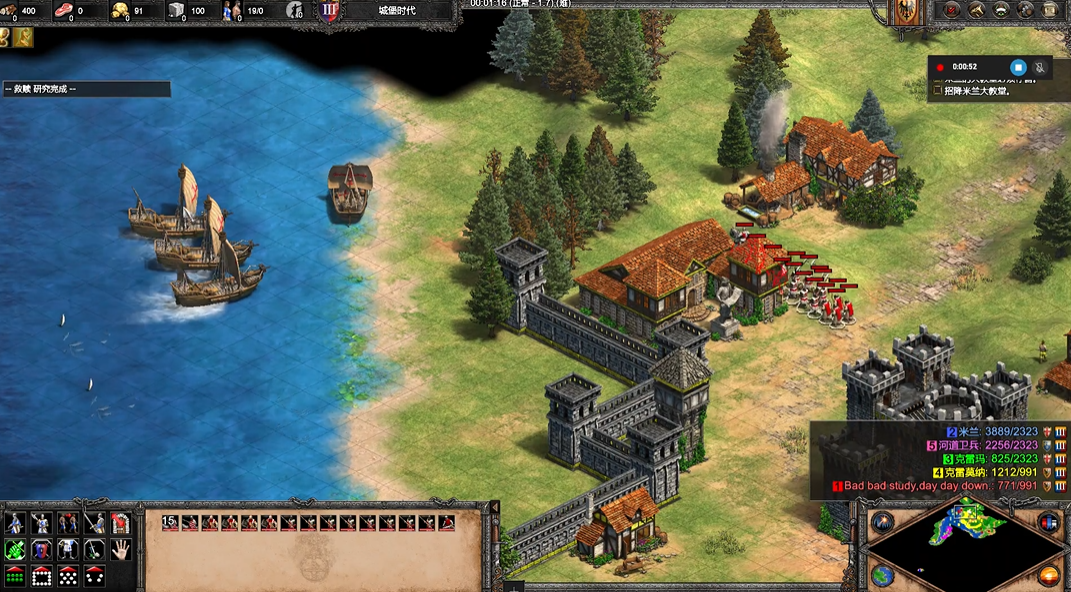The width and height of the screenshot is (1071, 592).
Task: Click the group of 15 unit portrait
Action: [x=170, y=522]
